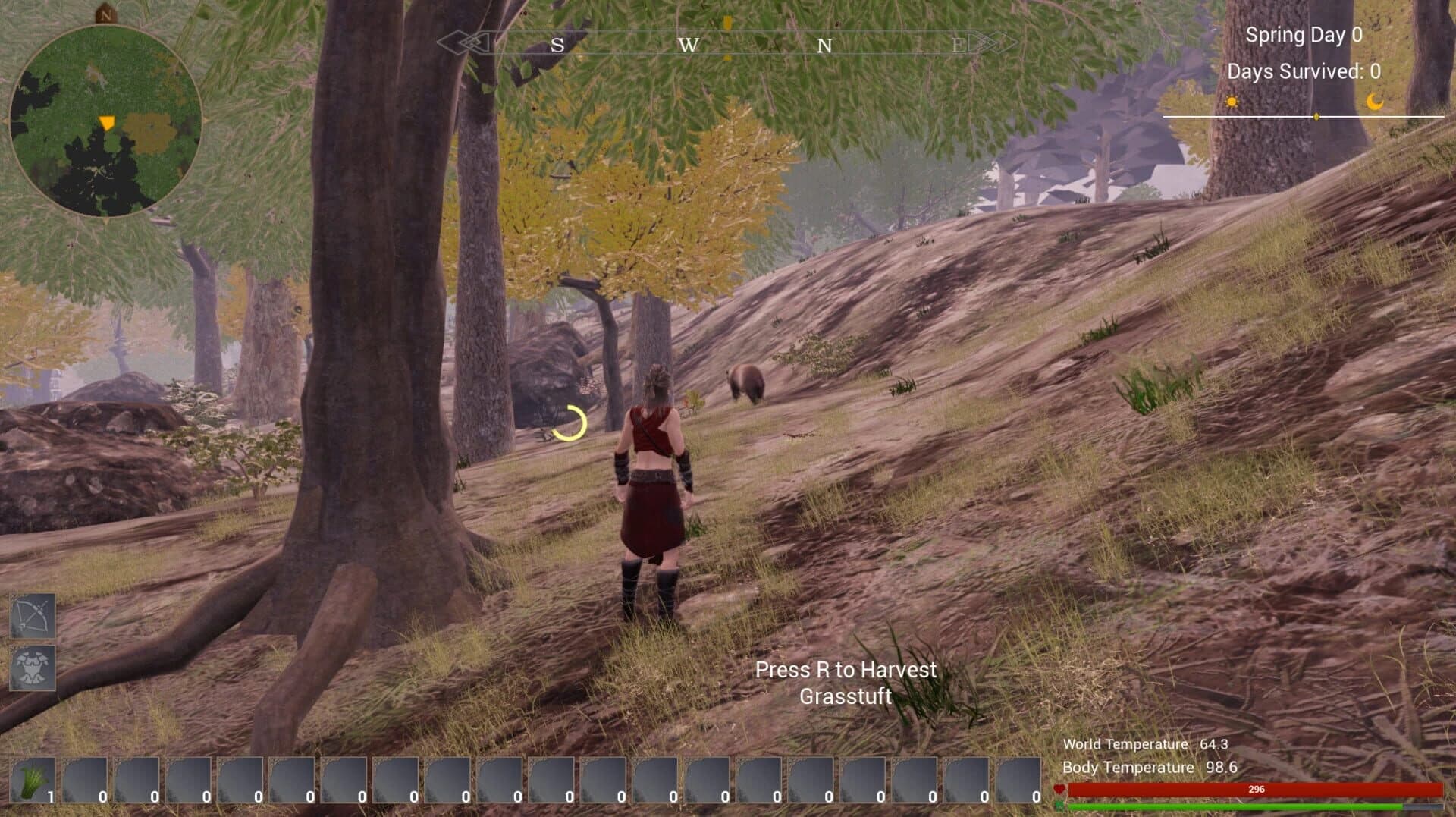
Task: Click the sunrise sun icon on the day timeline
Action: [x=1232, y=101]
